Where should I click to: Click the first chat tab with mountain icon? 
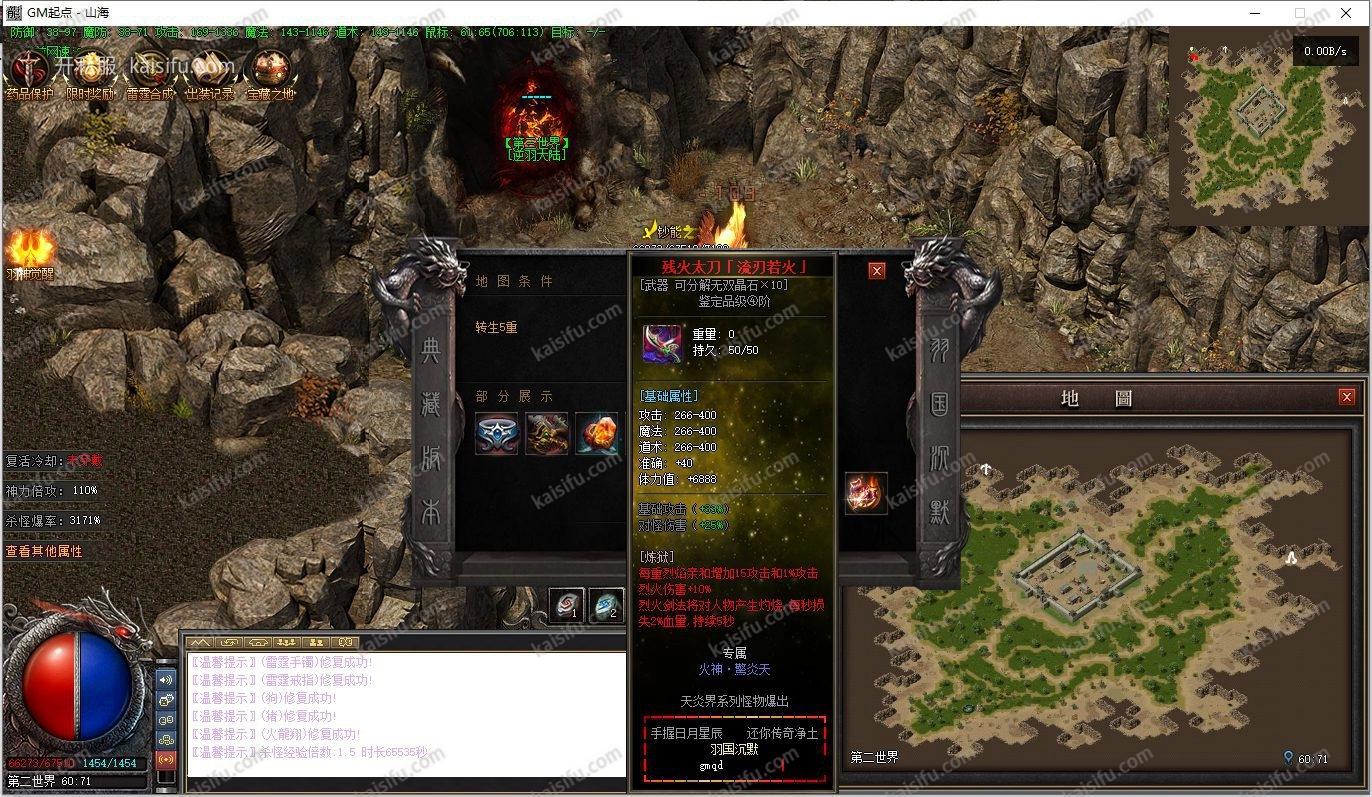click(x=201, y=641)
